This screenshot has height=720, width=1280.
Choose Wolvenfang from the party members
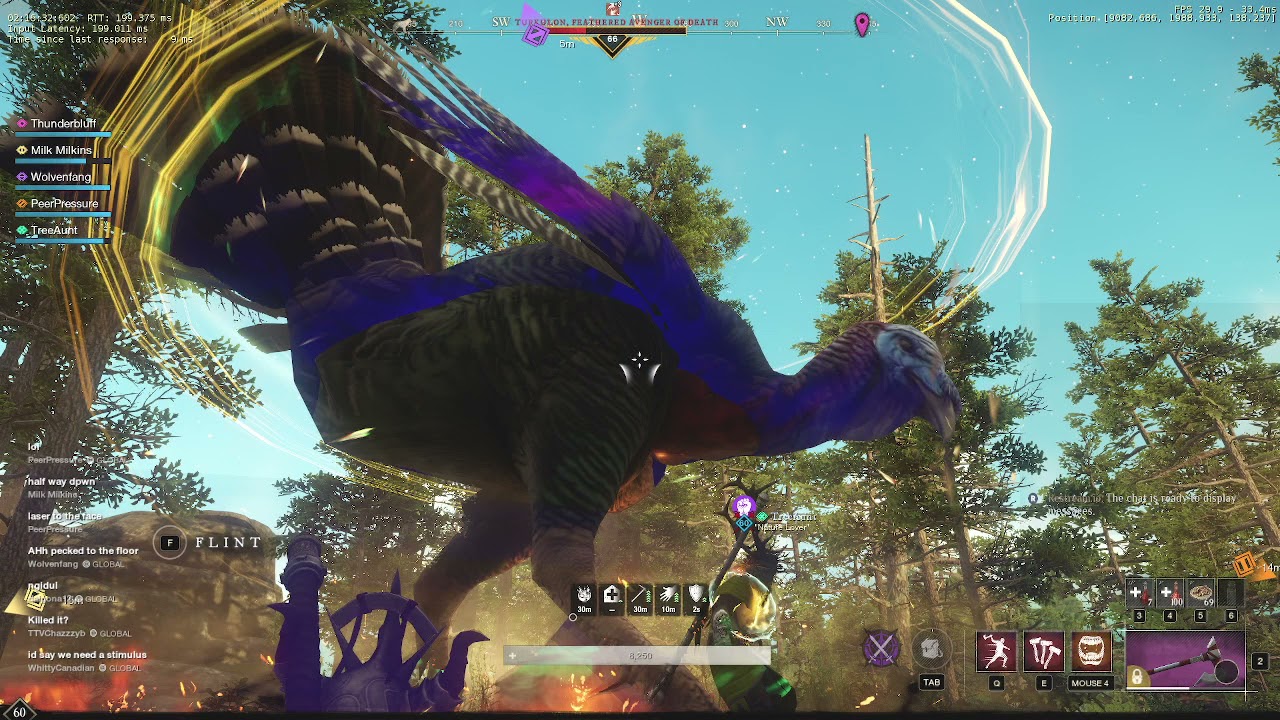pyautogui.click(x=61, y=177)
